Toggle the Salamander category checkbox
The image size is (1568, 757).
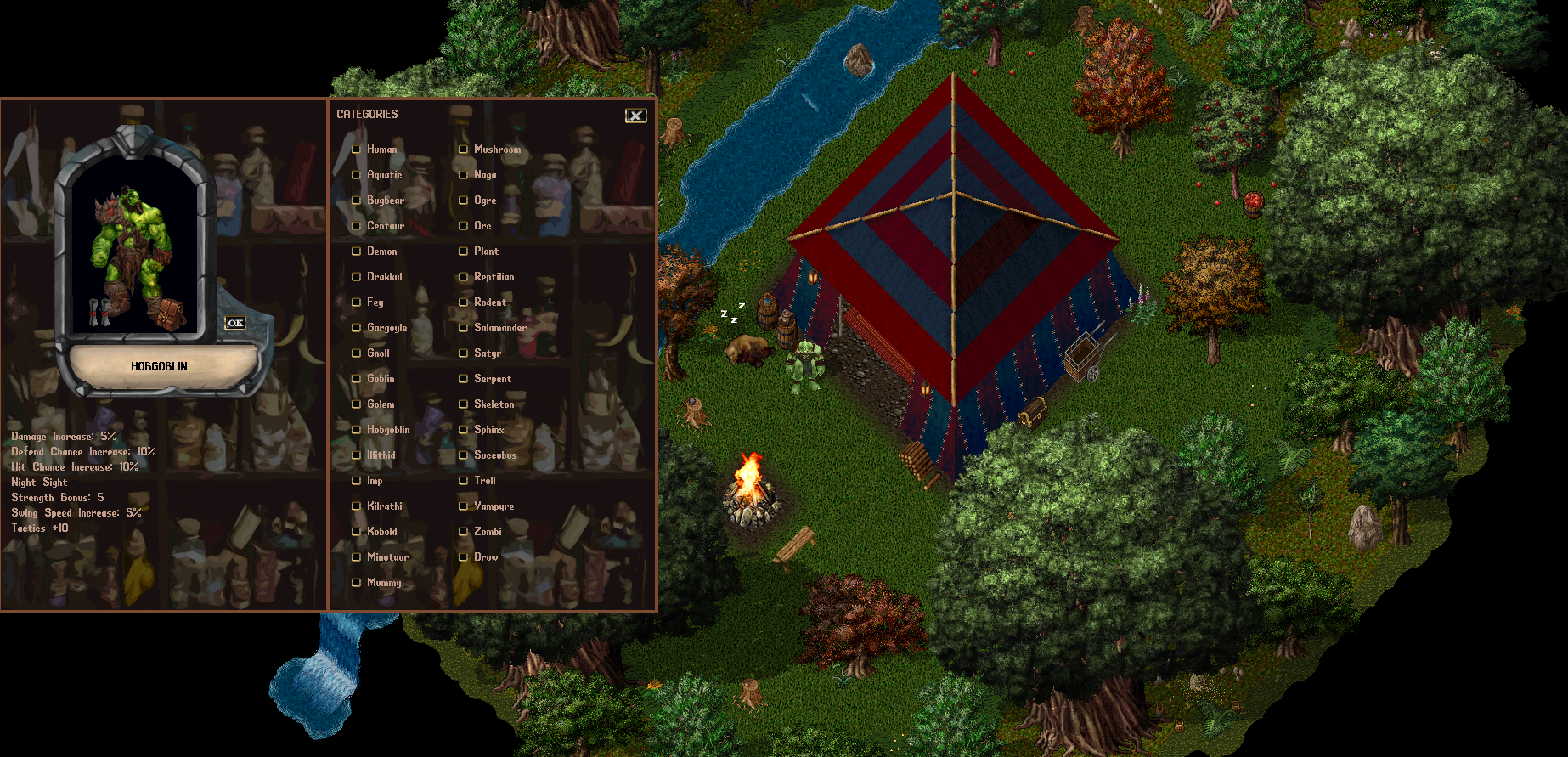(x=464, y=328)
